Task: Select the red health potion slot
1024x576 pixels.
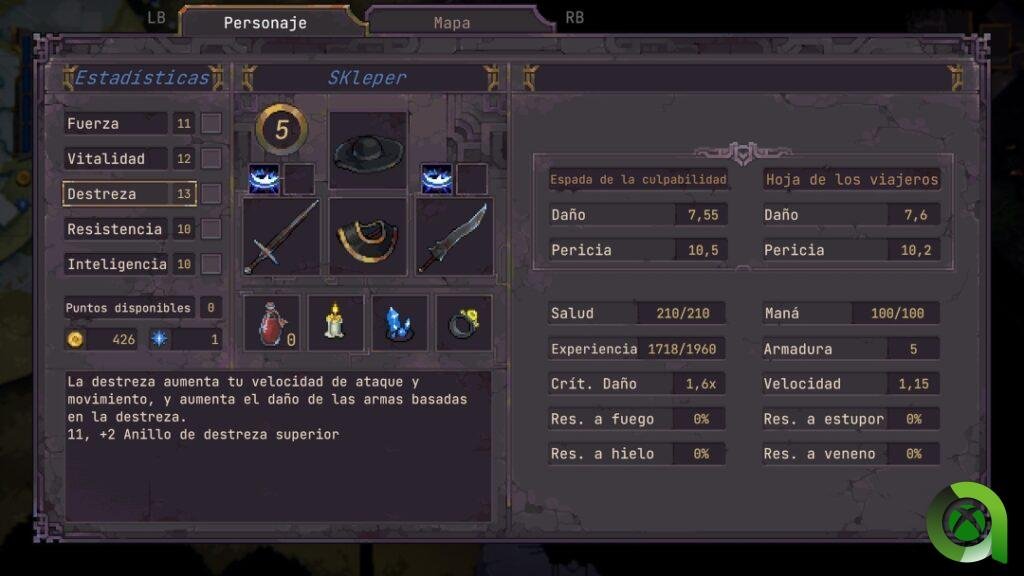Action: (x=272, y=323)
